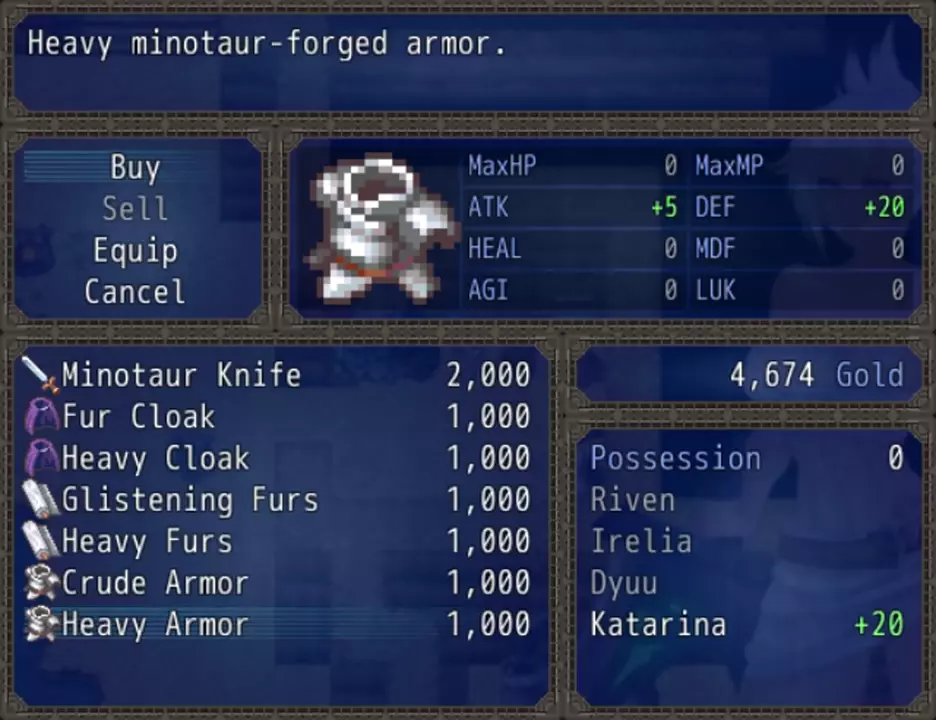Image resolution: width=936 pixels, height=720 pixels.
Task: Open the Equip command
Action: pos(135,251)
